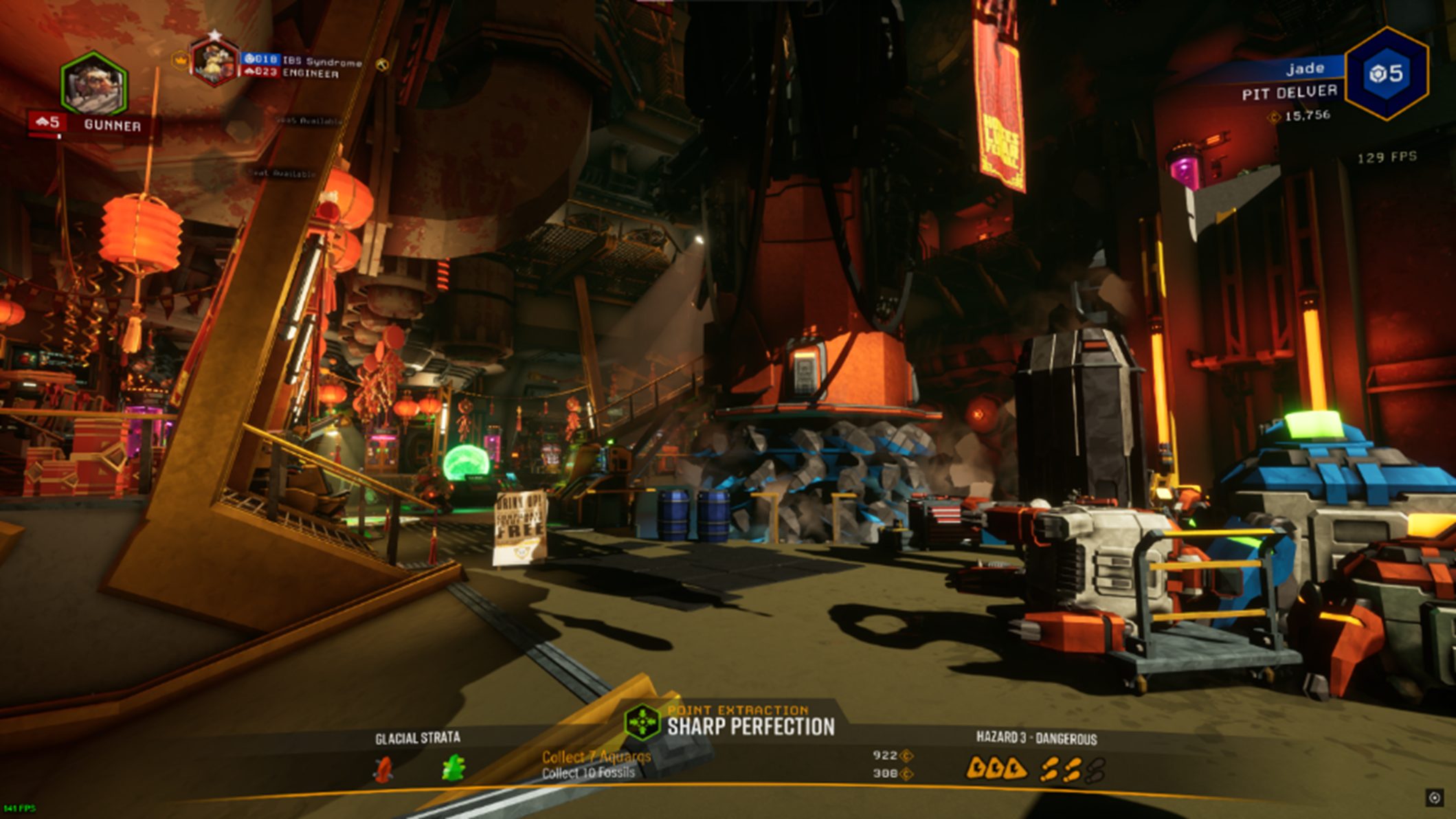Click the Gunner character portrait
Viewport: 1456px width, 819px height.
pyautogui.click(x=94, y=84)
